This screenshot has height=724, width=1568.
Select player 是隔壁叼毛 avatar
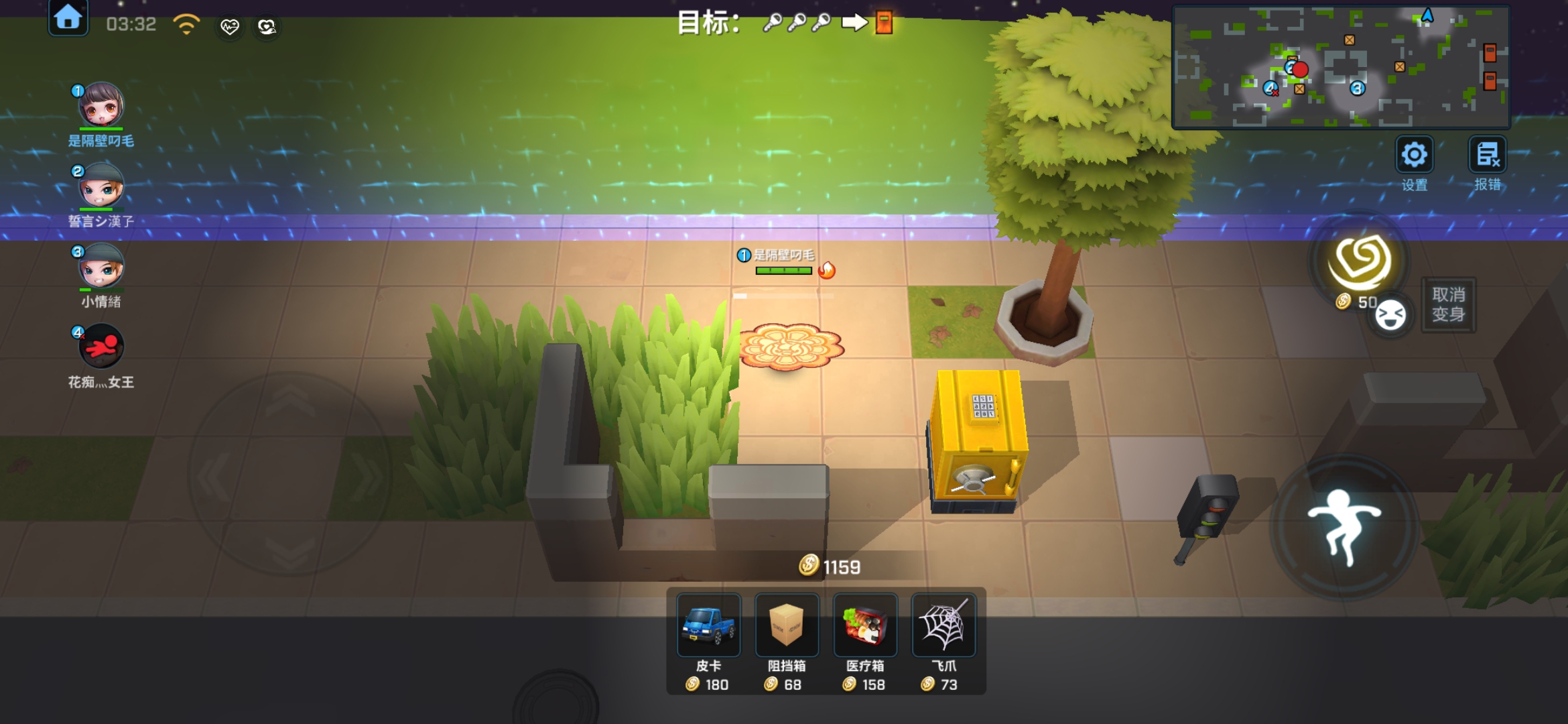point(101,105)
